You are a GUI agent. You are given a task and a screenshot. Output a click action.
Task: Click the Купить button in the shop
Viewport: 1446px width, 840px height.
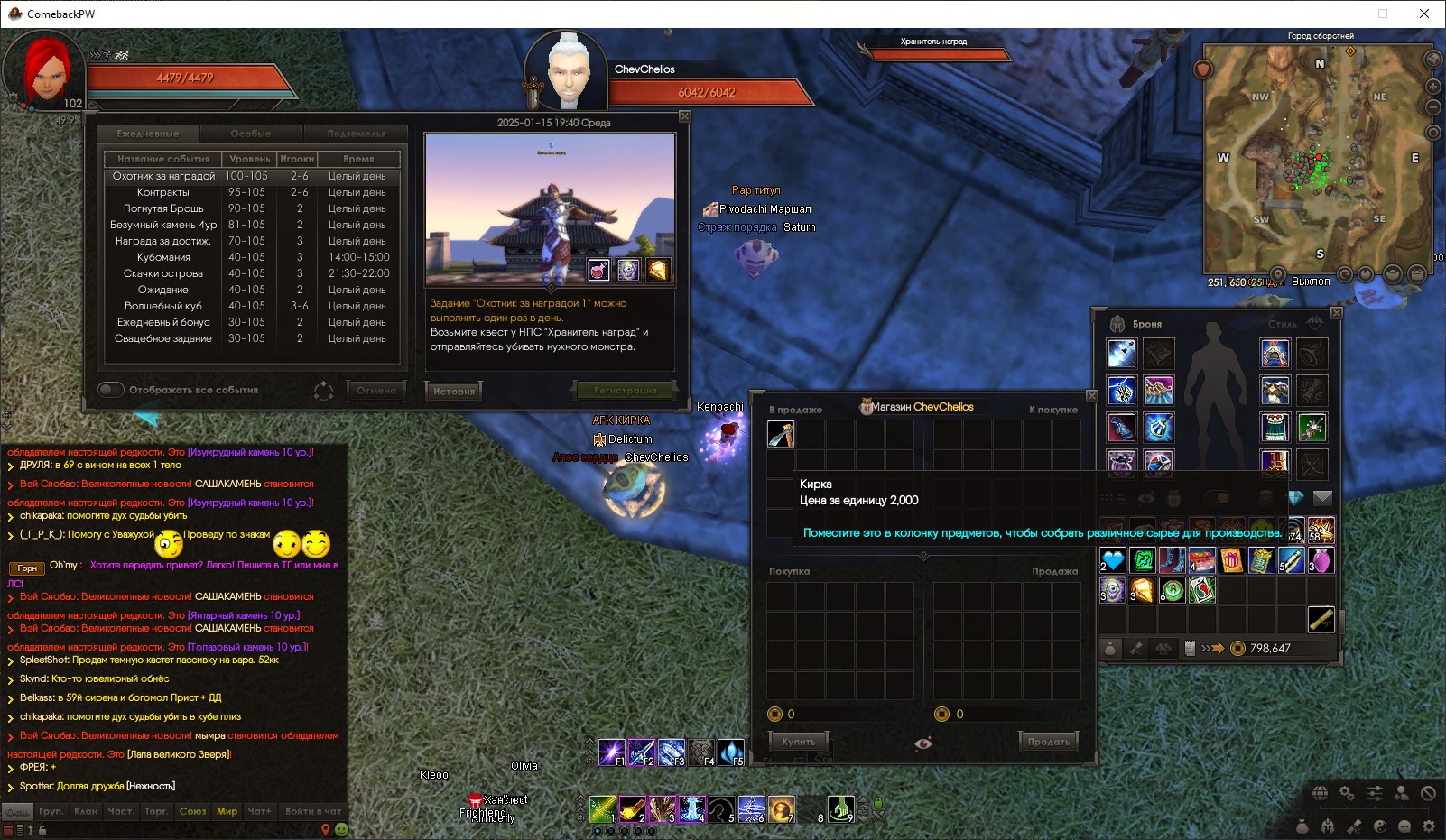[x=798, y=742]
